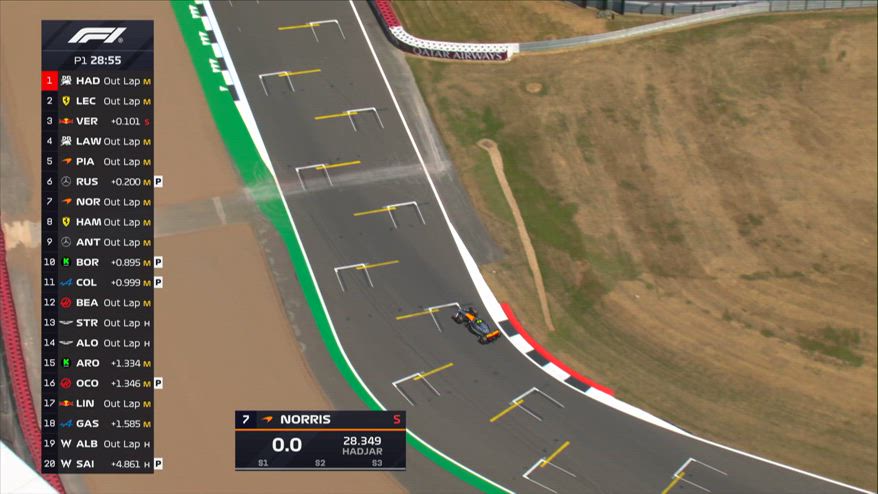Select the GAS timing row
878x494 pixels.
point(97,423)
